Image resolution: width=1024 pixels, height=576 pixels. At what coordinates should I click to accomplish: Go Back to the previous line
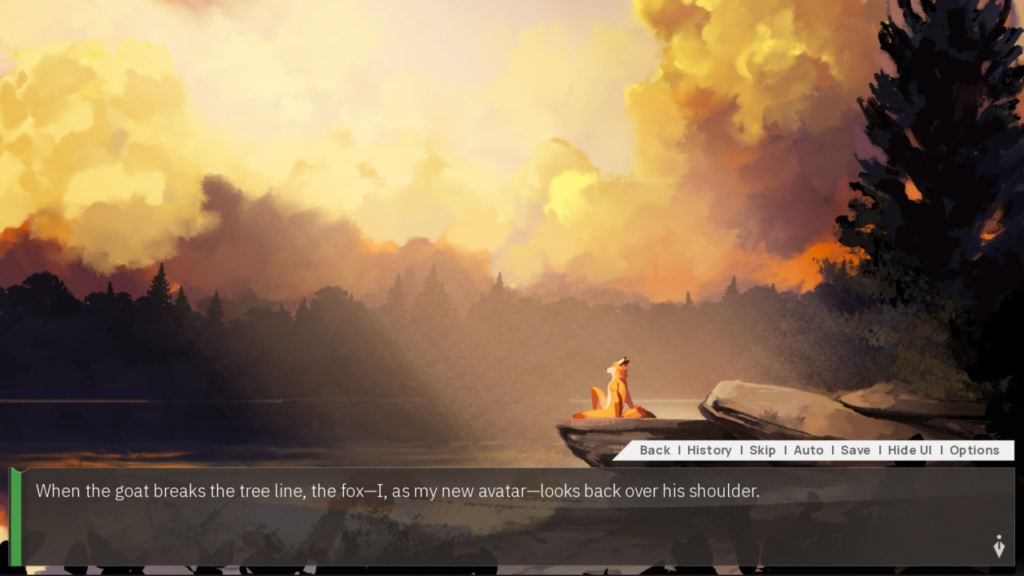pyautogui.click(x=655, y=450)
